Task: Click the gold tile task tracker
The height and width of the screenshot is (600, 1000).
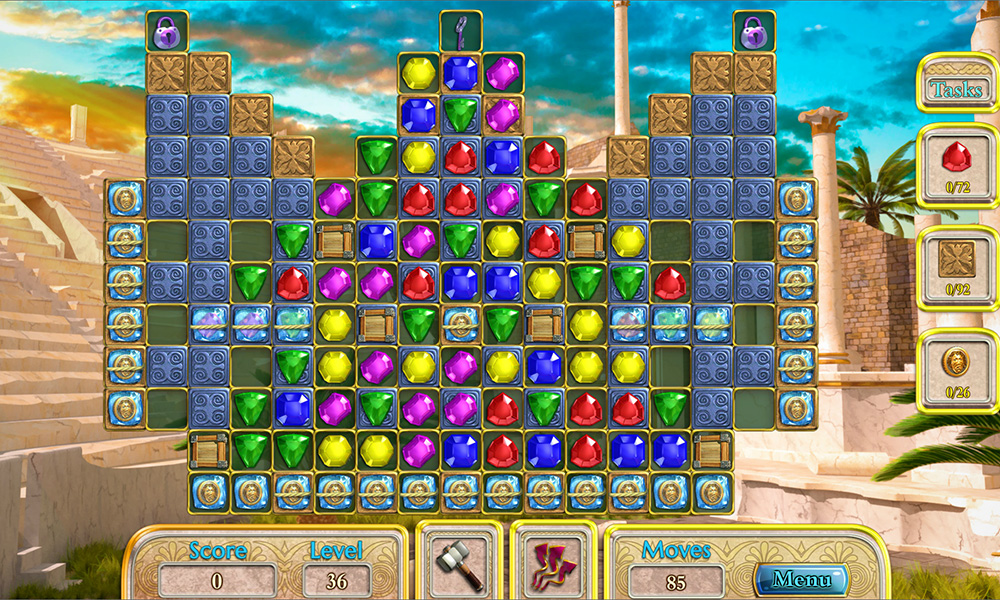Action: point(957,268)
